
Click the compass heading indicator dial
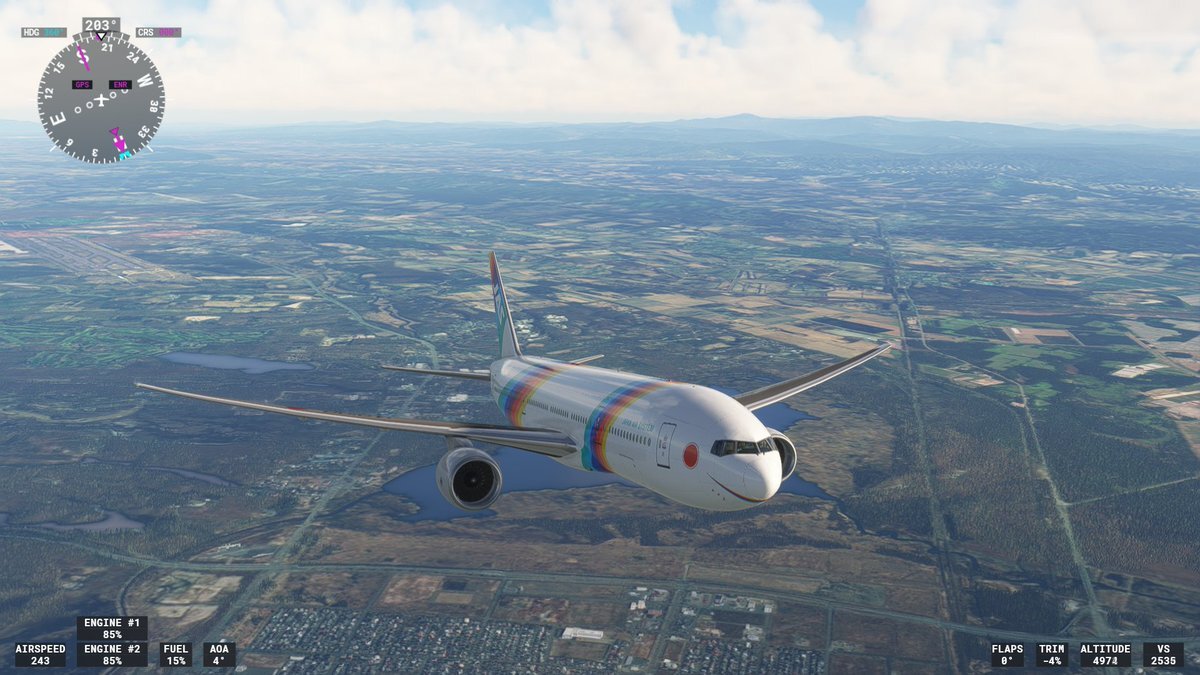coord(101,98)
